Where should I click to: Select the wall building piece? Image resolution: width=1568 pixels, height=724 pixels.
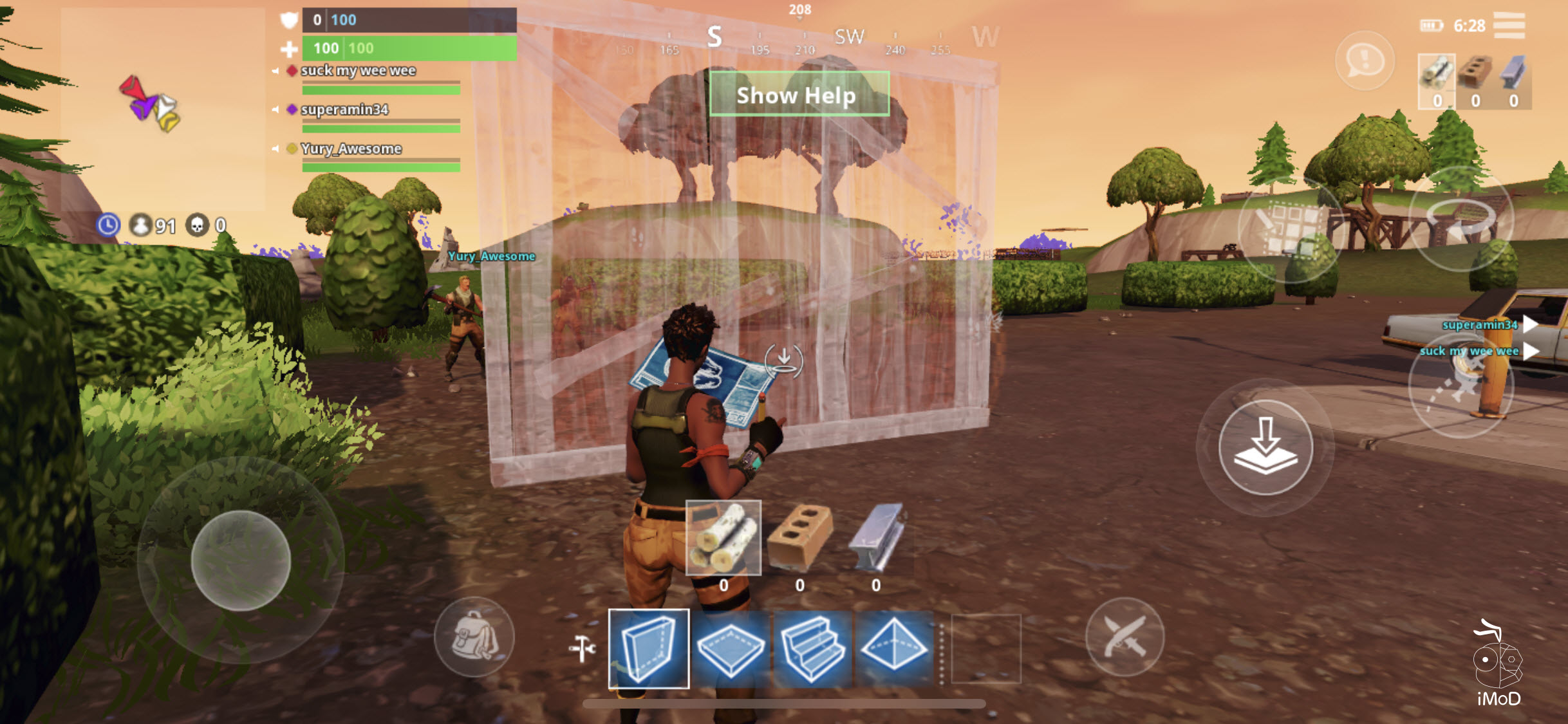[x=649, y=650]
